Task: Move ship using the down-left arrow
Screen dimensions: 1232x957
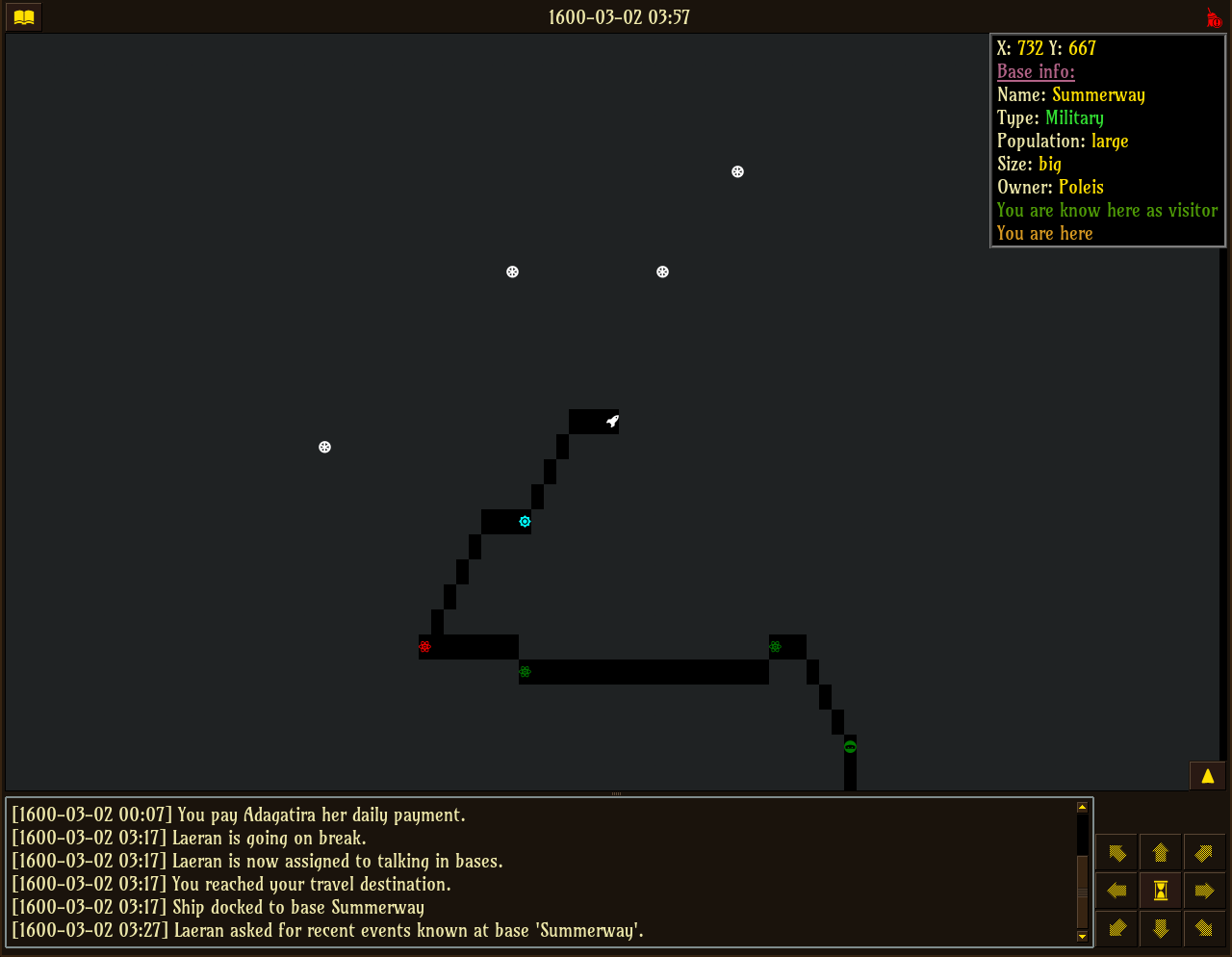Action: pos(1116,928)
